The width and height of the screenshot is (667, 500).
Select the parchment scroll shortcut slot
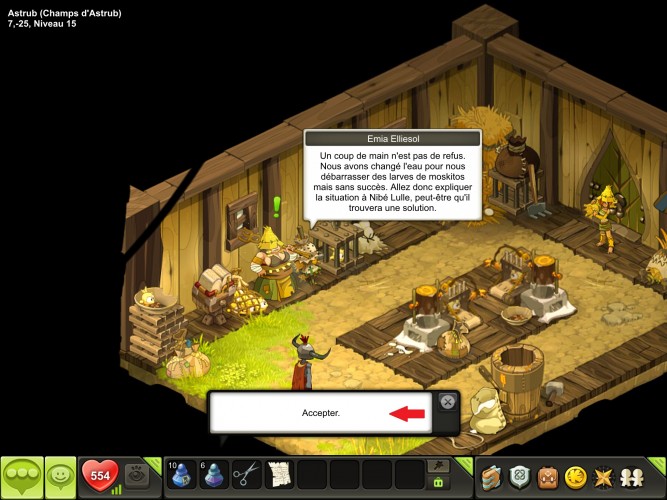[280, 474]
